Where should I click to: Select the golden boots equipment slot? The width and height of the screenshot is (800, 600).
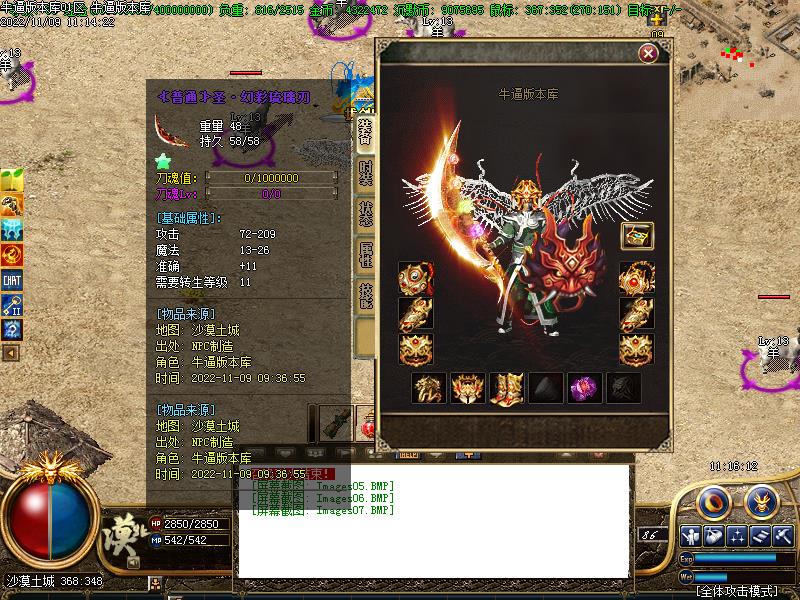[506, 388]
